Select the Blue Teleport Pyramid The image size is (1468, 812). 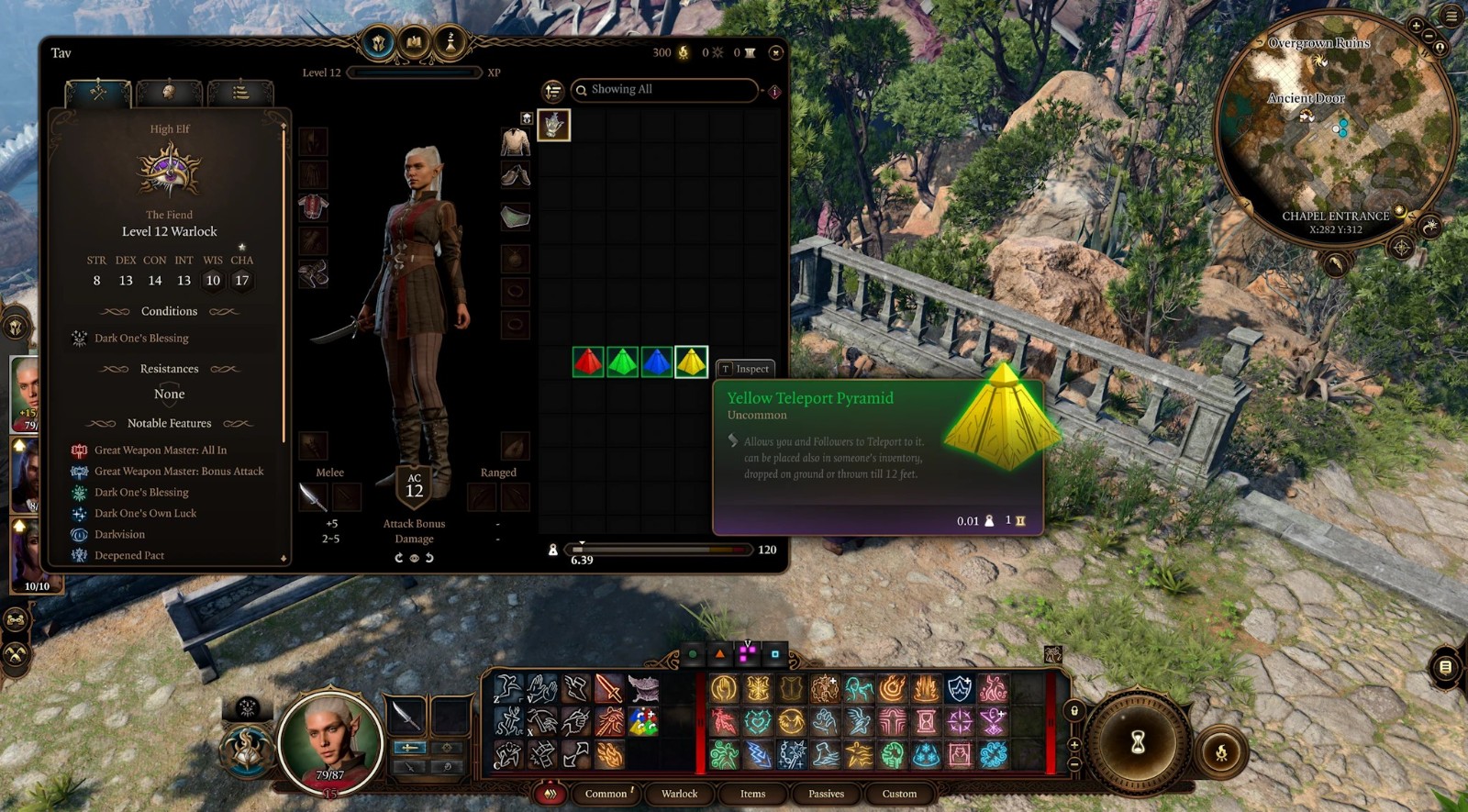(x=656, y=362)
